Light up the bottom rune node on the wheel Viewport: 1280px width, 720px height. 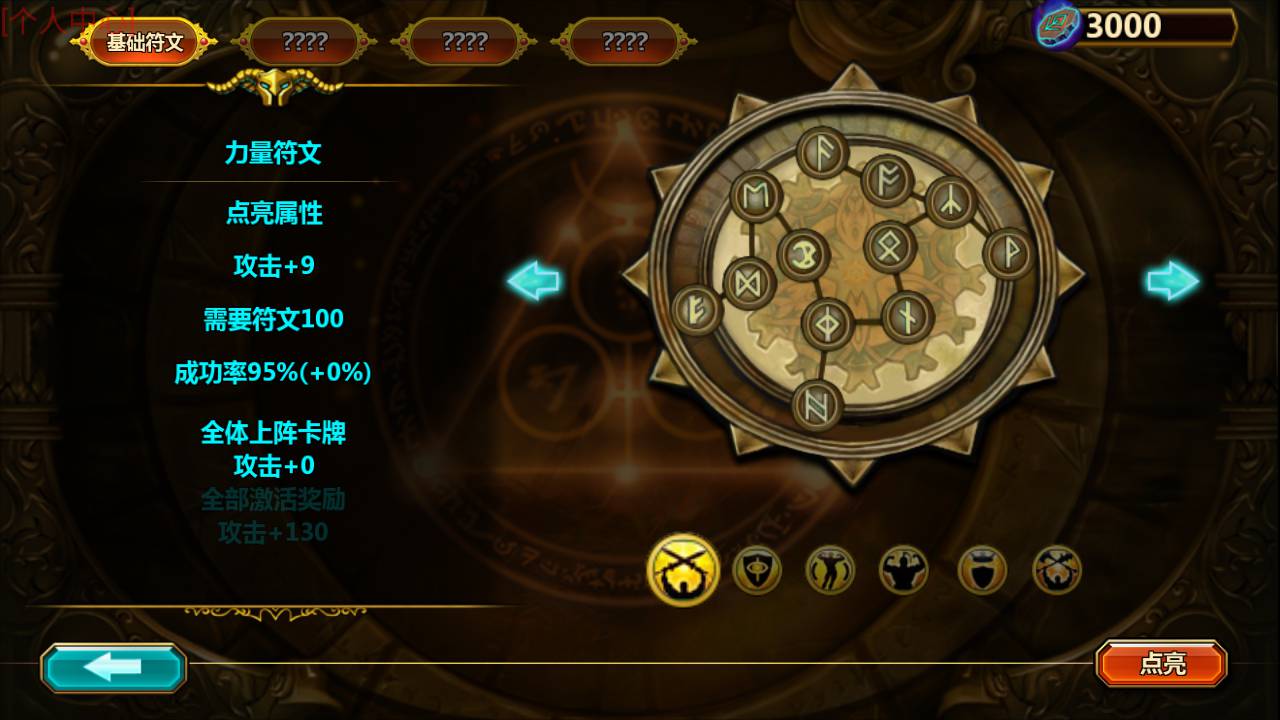pos(817,402)
